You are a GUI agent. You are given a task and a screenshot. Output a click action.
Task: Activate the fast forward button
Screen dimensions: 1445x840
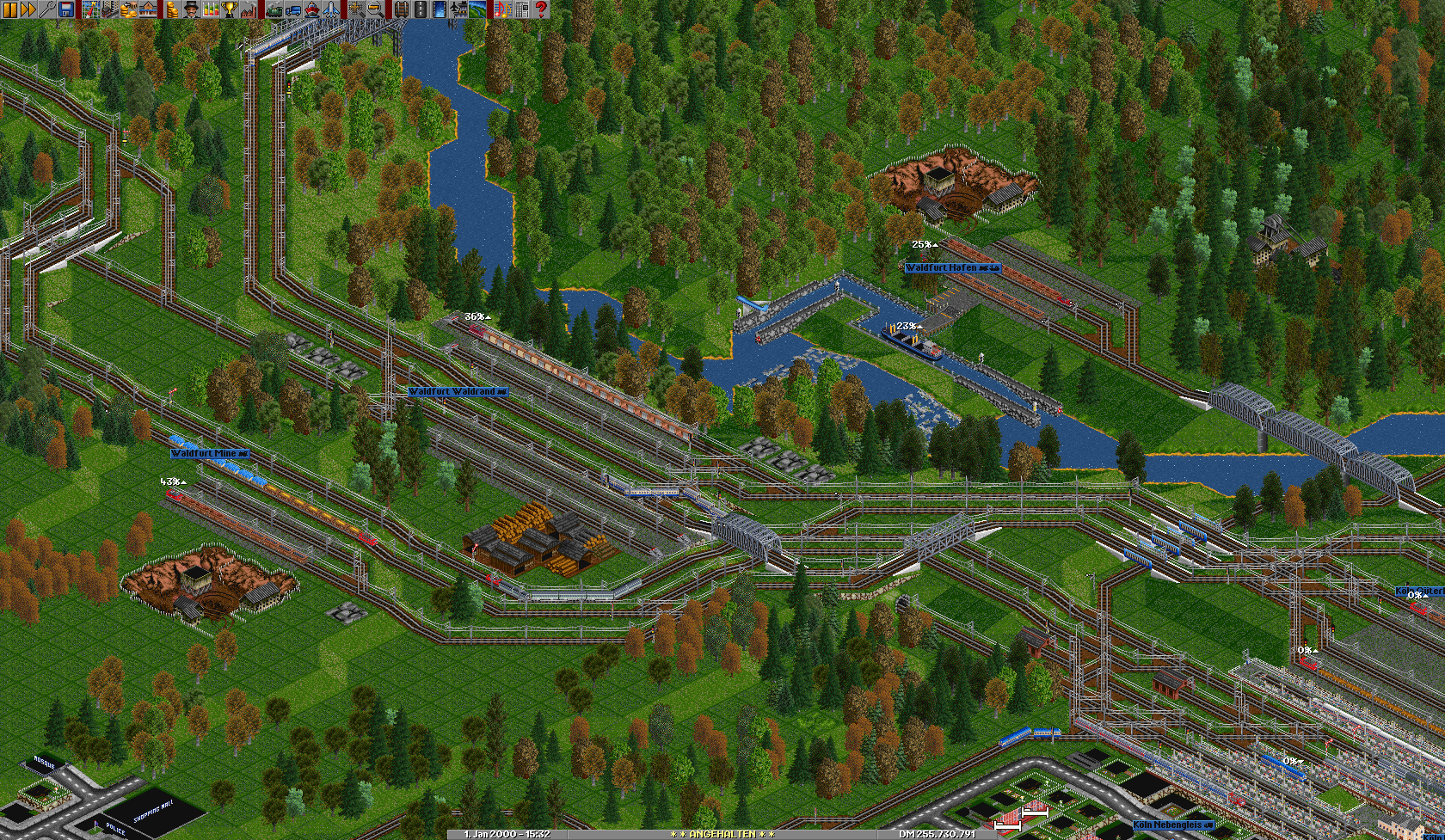pyautogui.click(x=28, y=9)
